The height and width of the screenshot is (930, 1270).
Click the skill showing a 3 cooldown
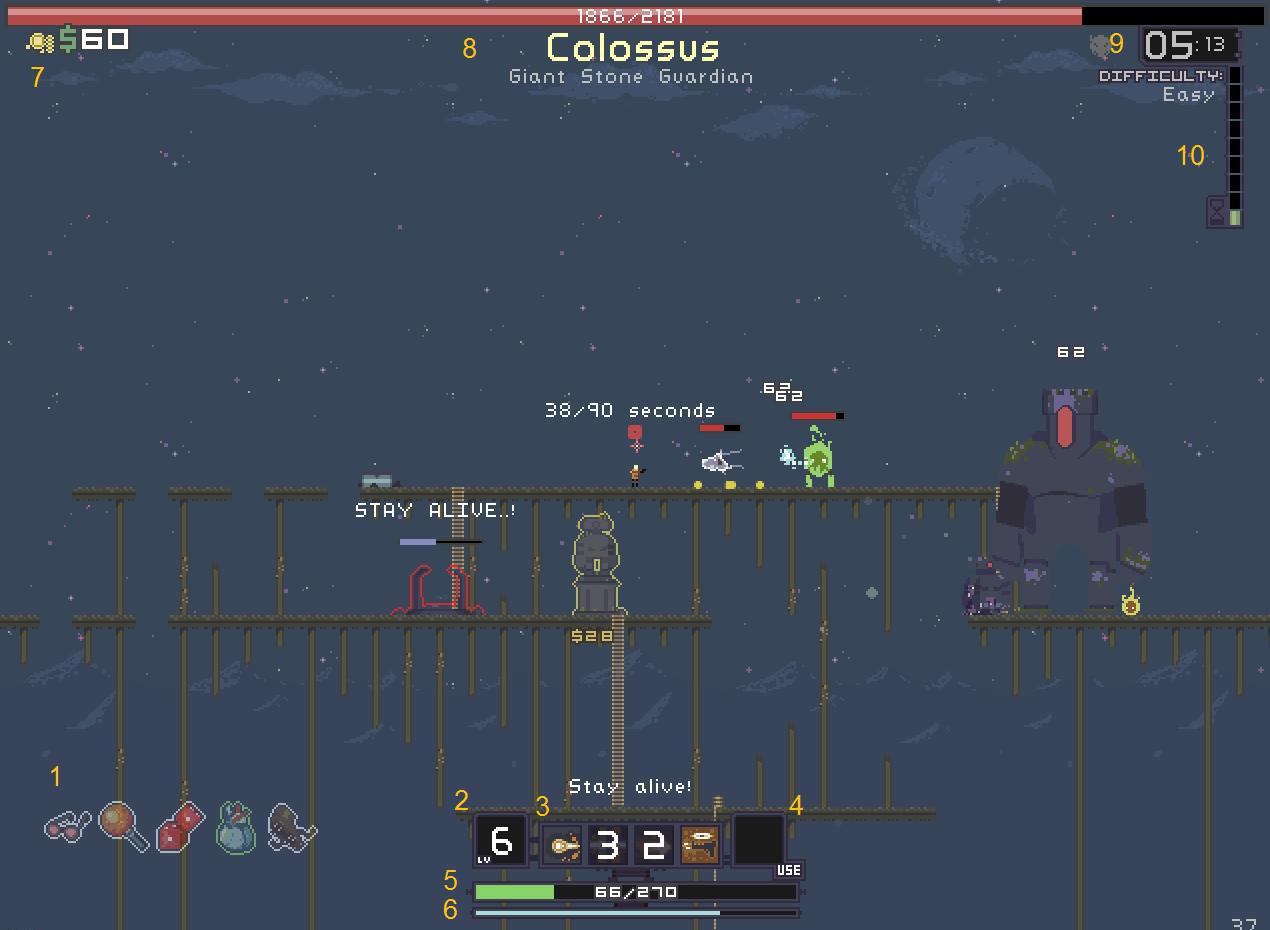click(606, 845)
